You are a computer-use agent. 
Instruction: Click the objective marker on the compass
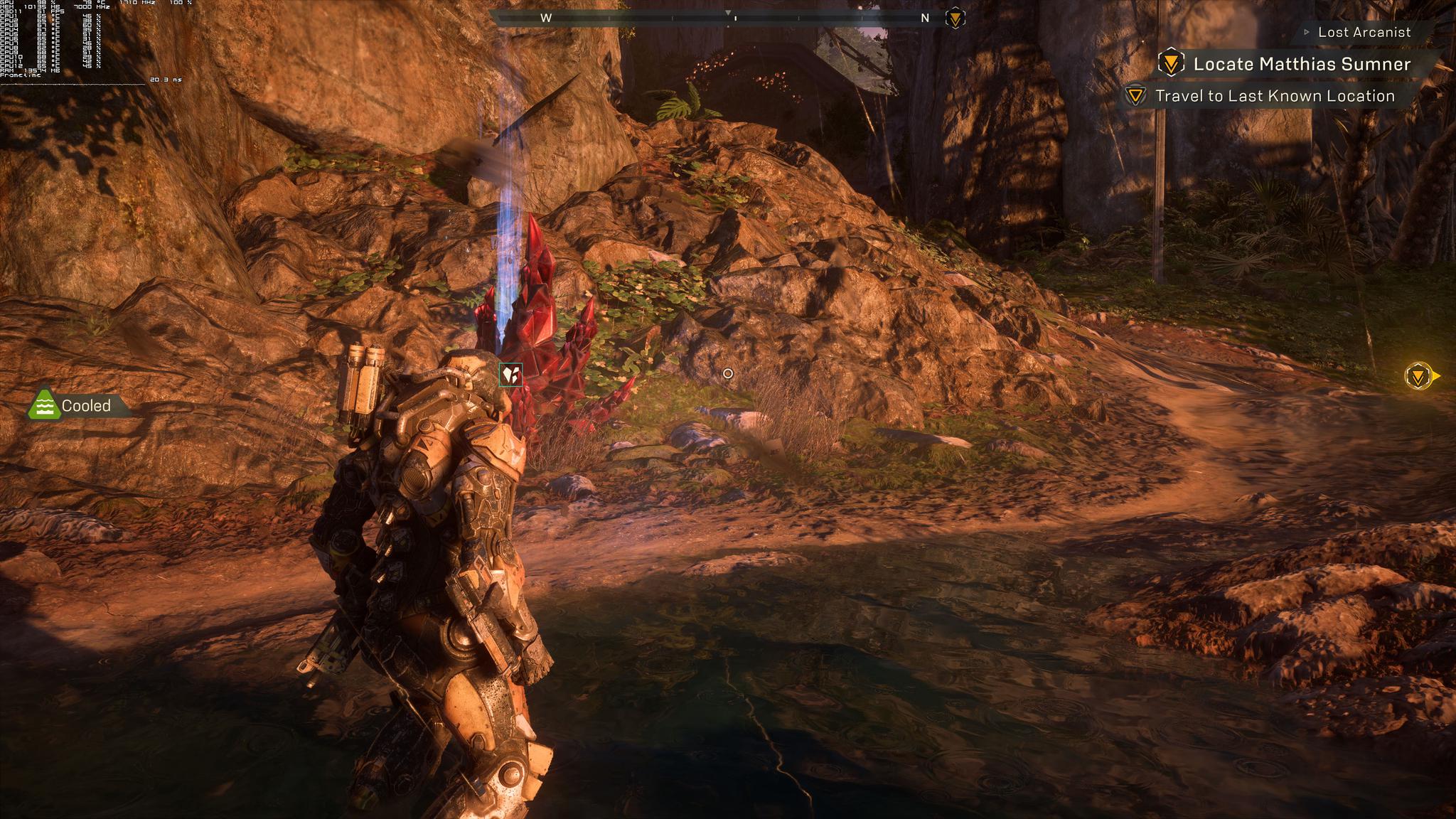tap(955, 18)
